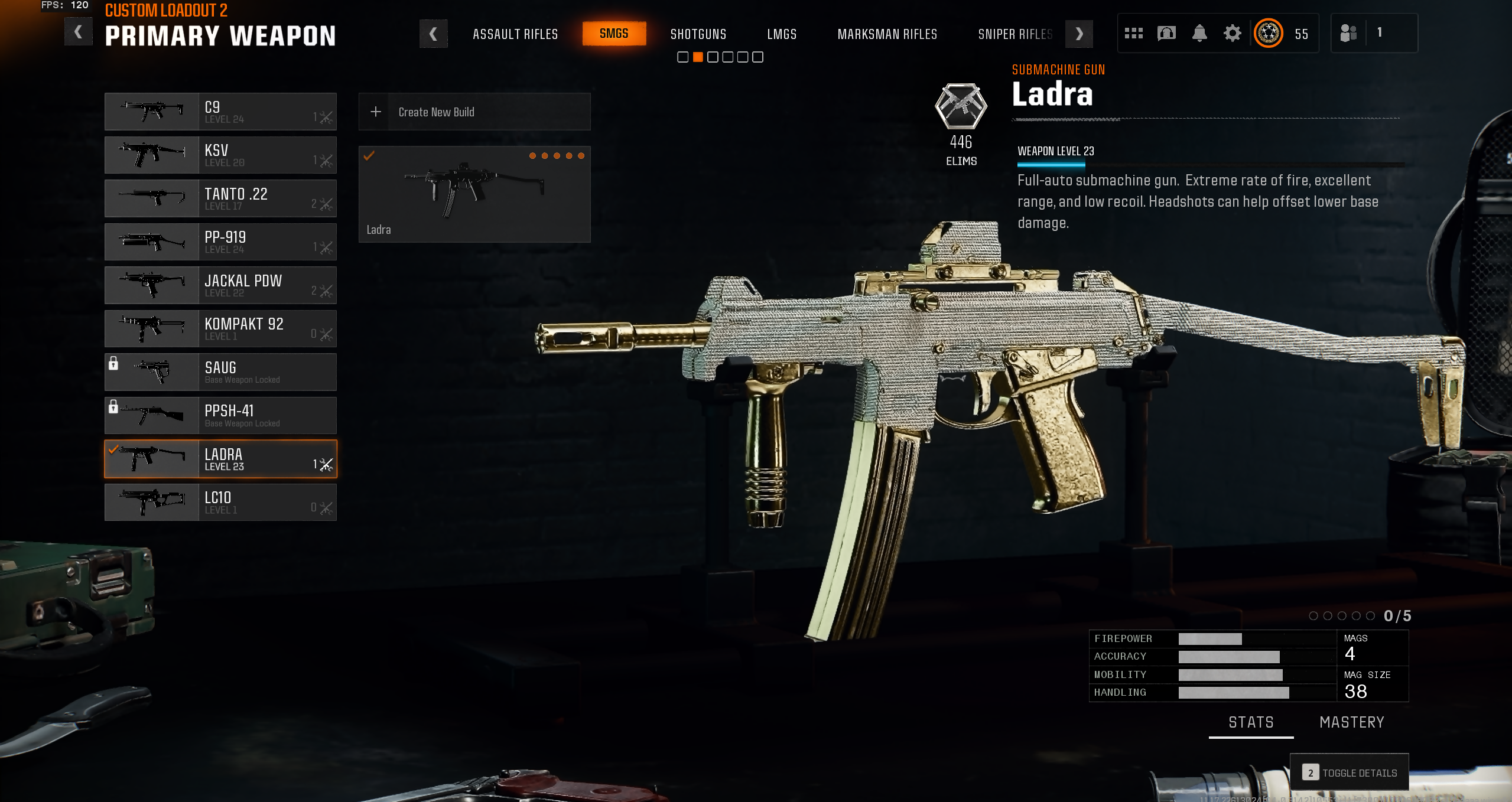
Task: Open the settings gear icon
Action: 1232,33
